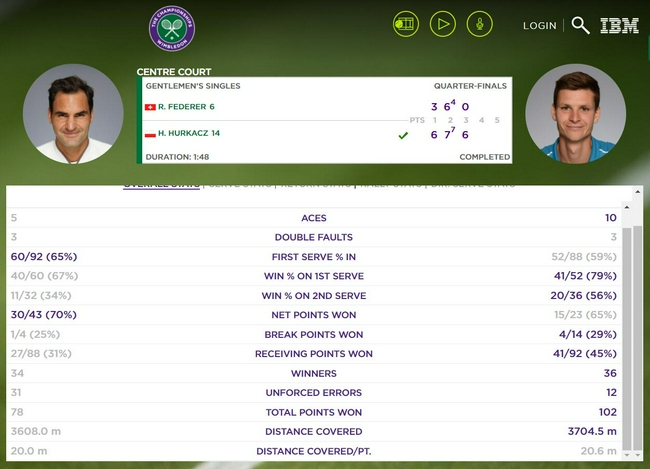The image size is (650, 469).
Task: Click the Wimbledon Championships logo
Action: coord(172,28)
